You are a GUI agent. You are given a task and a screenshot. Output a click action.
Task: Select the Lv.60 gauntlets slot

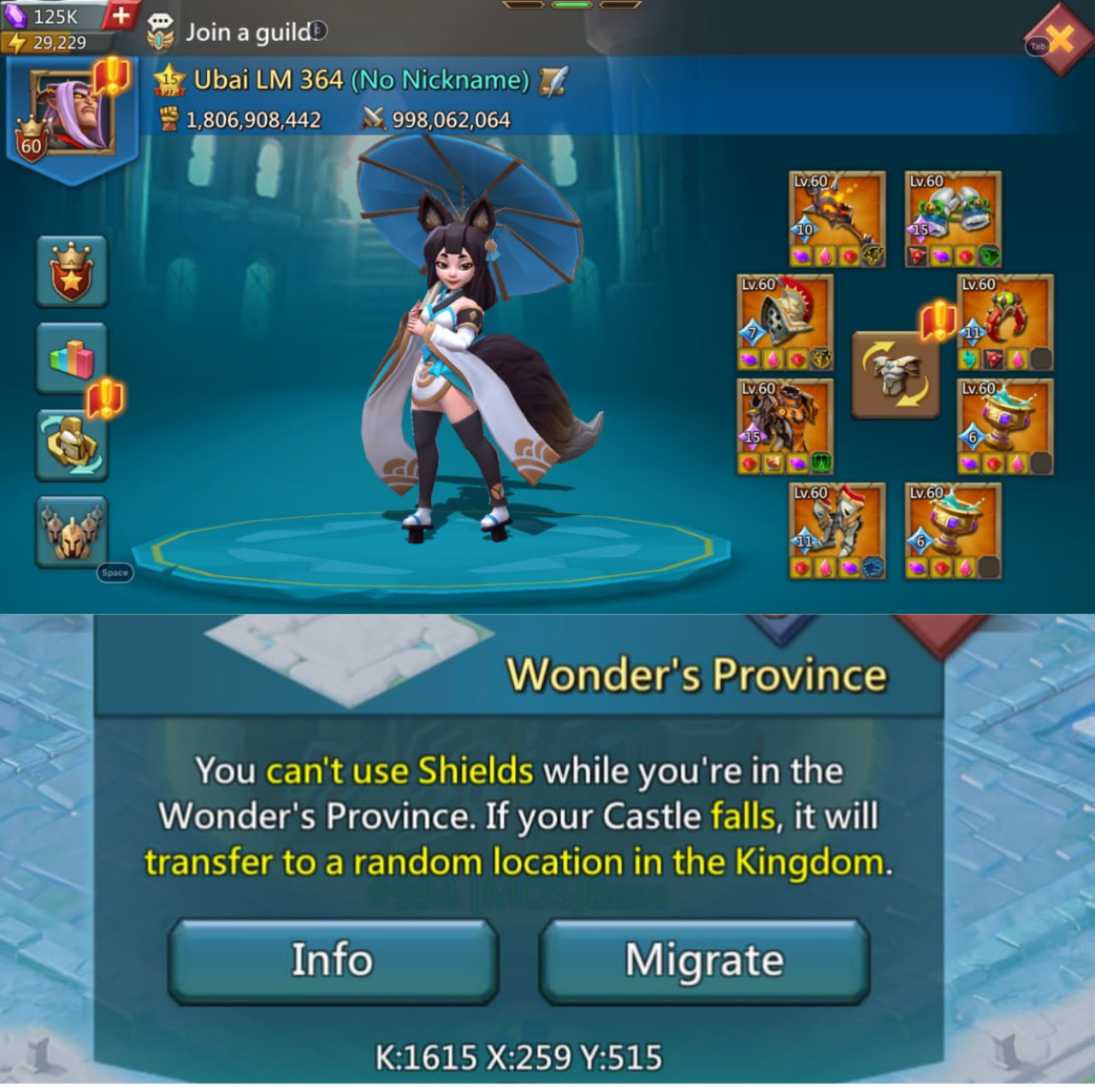point(837,531)
